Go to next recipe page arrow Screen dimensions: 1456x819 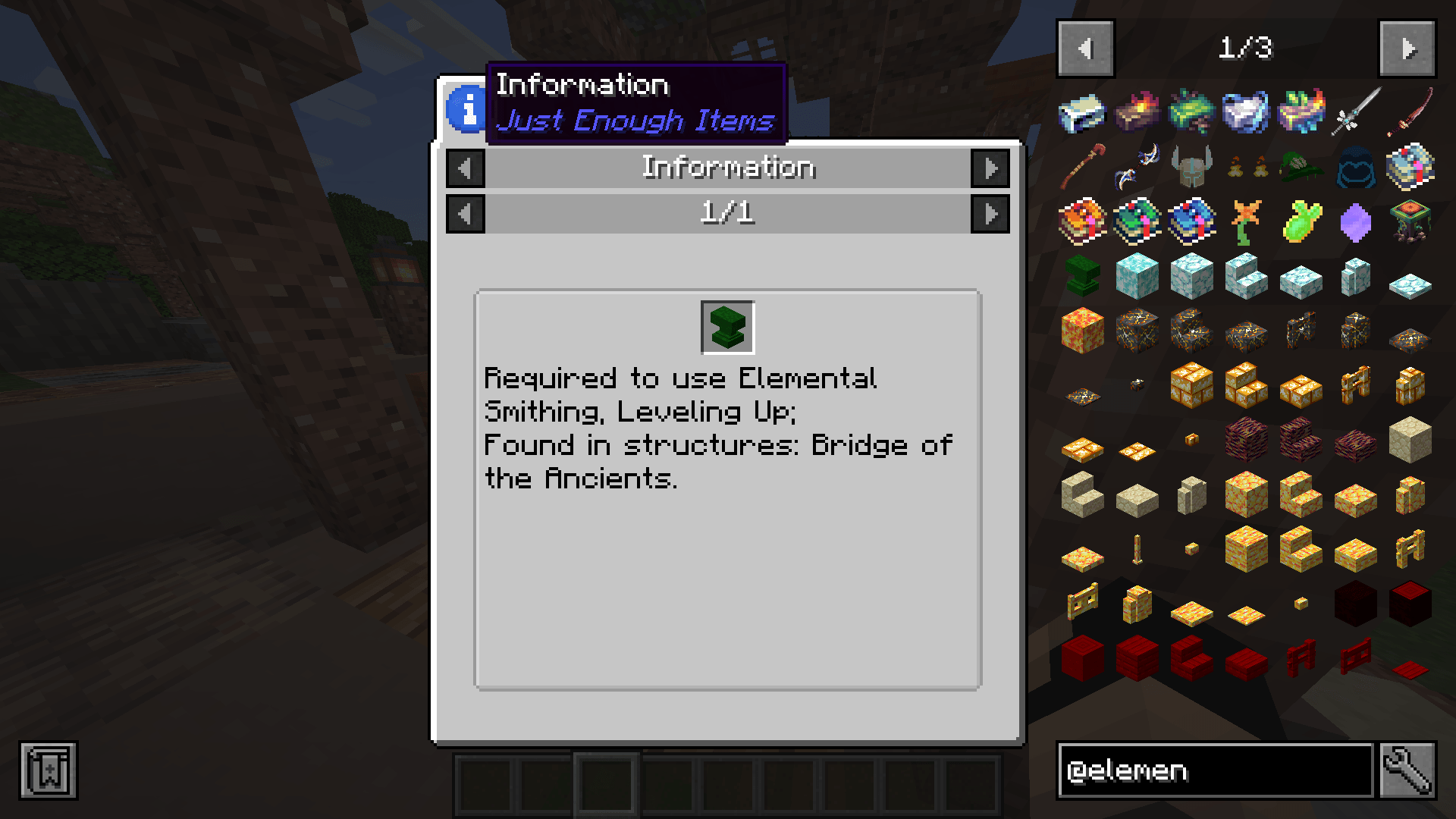point(990,214)
